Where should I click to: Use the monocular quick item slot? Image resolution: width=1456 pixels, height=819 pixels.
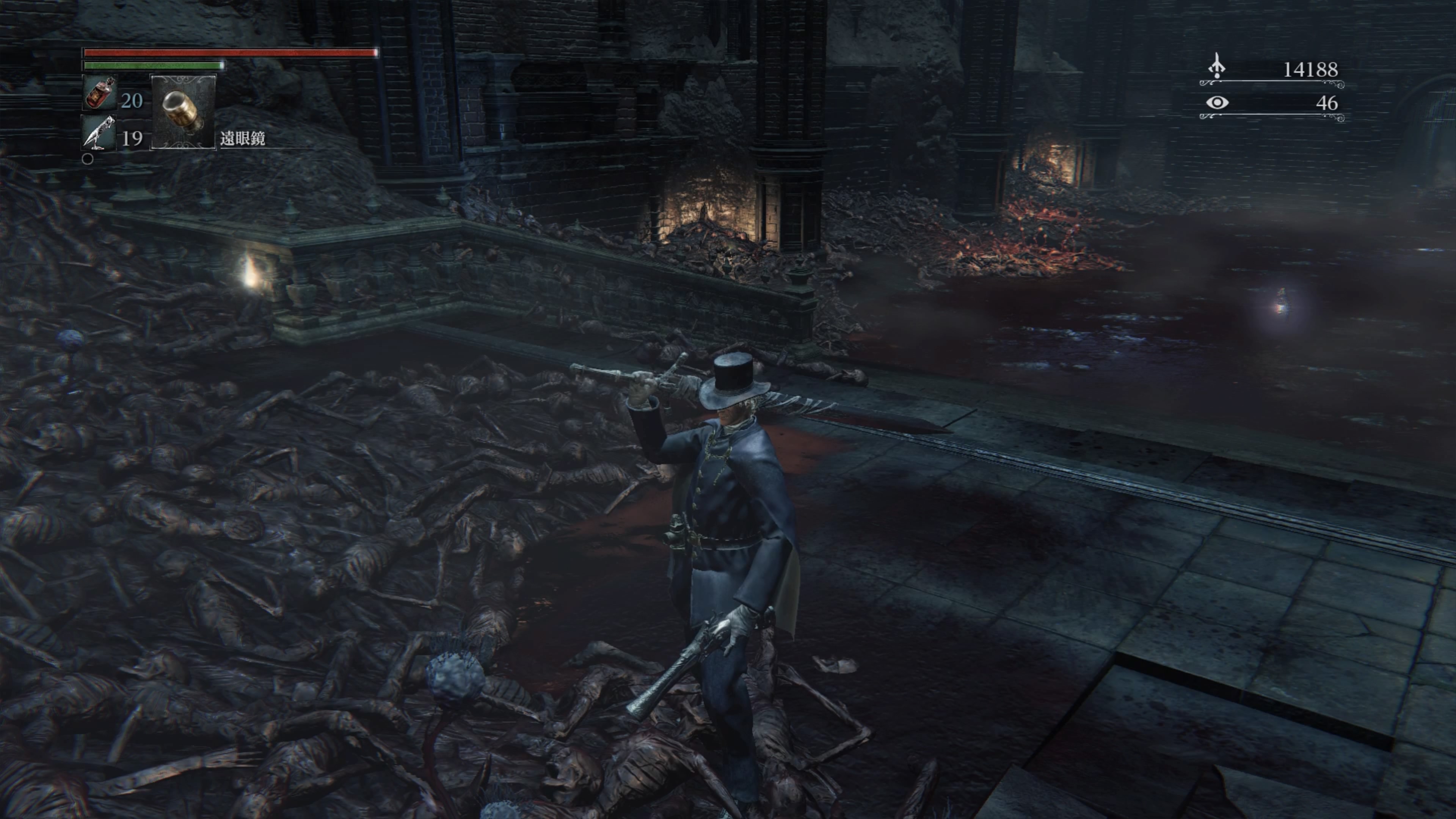pyautogui.click(x=182, y=111)
